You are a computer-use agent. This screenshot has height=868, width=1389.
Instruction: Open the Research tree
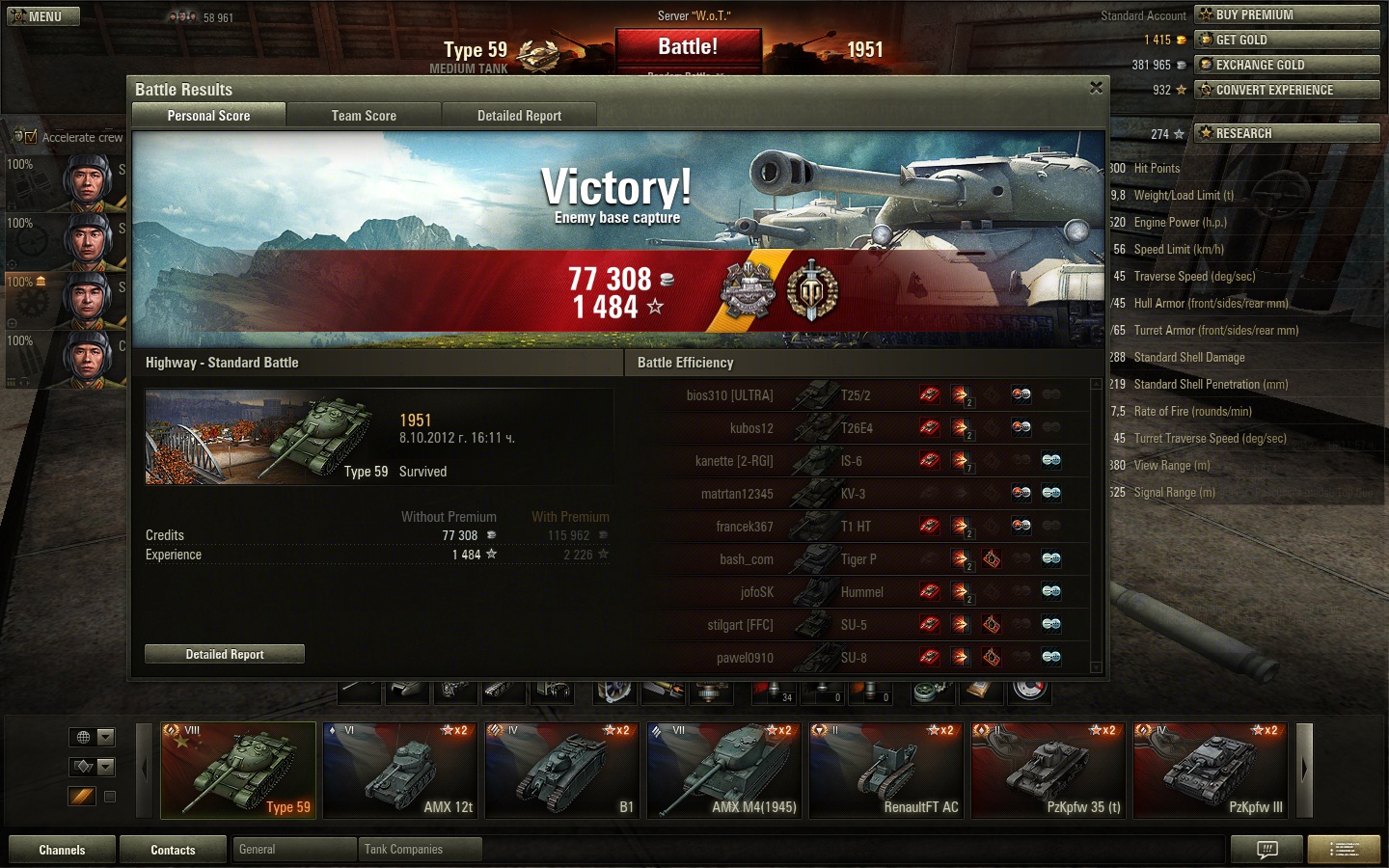pyautogui.click(x=1287, y=133)
